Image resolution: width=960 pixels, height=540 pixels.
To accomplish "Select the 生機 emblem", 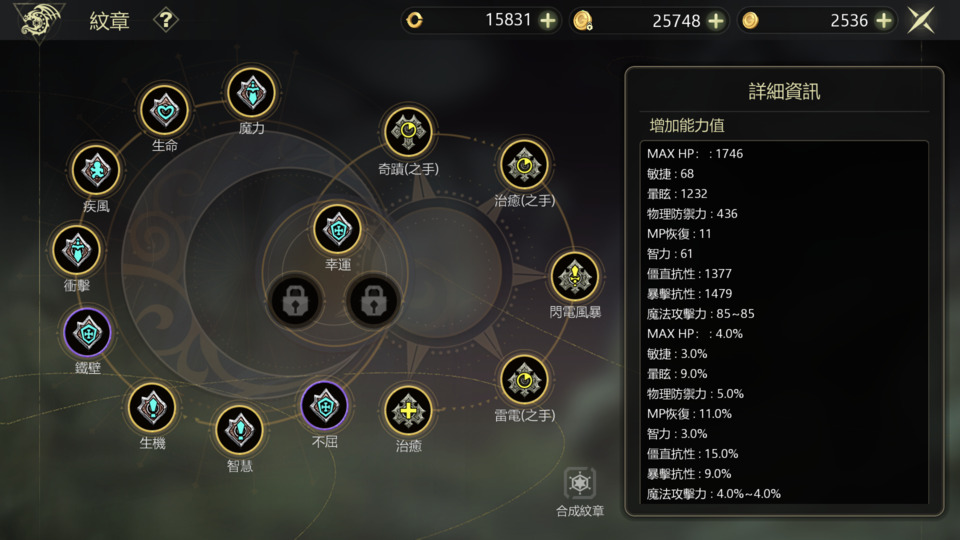I will 152,407.
